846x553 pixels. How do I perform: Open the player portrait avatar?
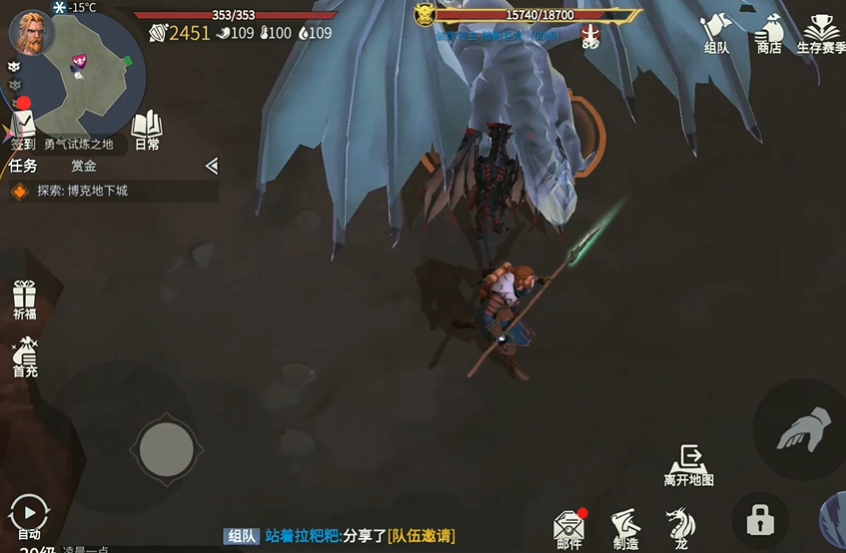[x=31, y=31]
